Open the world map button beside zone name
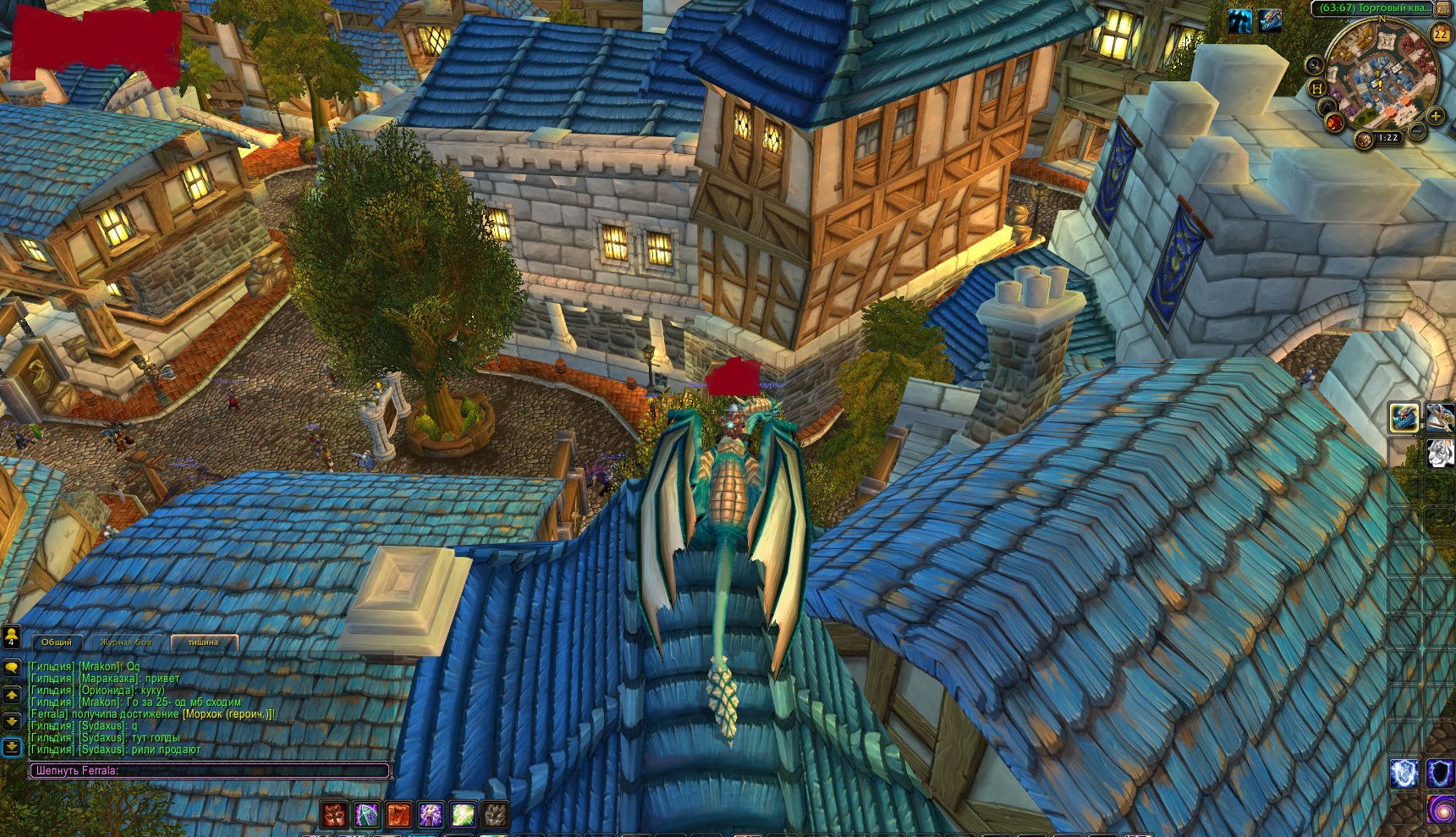This screenshot has width=1456, height=837. click(x=1443, y=8)
